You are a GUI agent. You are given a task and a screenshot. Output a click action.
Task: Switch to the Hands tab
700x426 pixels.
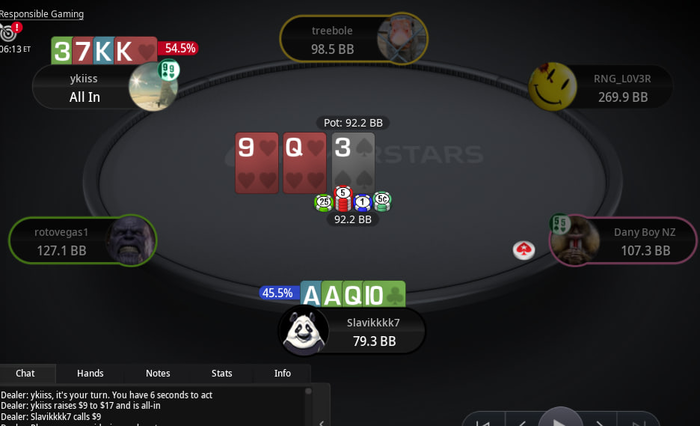[x=90, y=373]
